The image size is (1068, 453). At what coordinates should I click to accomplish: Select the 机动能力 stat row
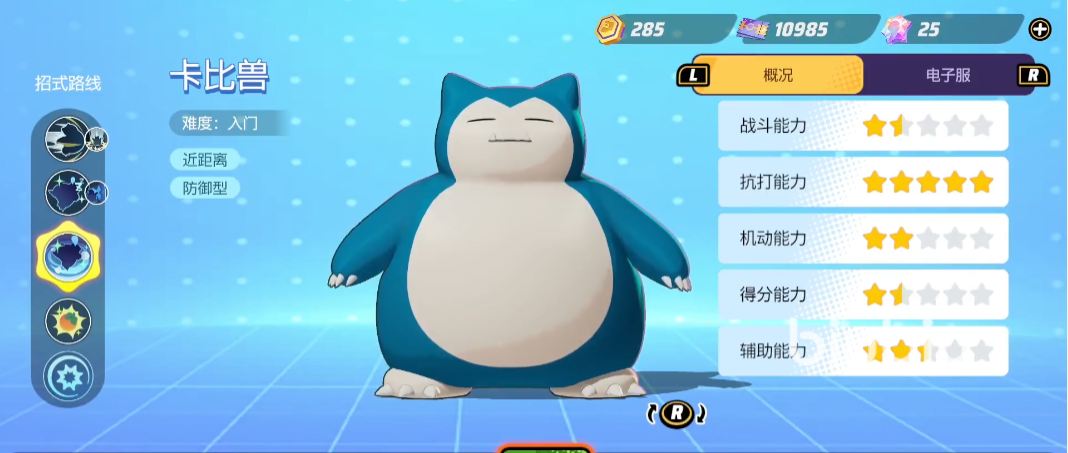[862, 239]
